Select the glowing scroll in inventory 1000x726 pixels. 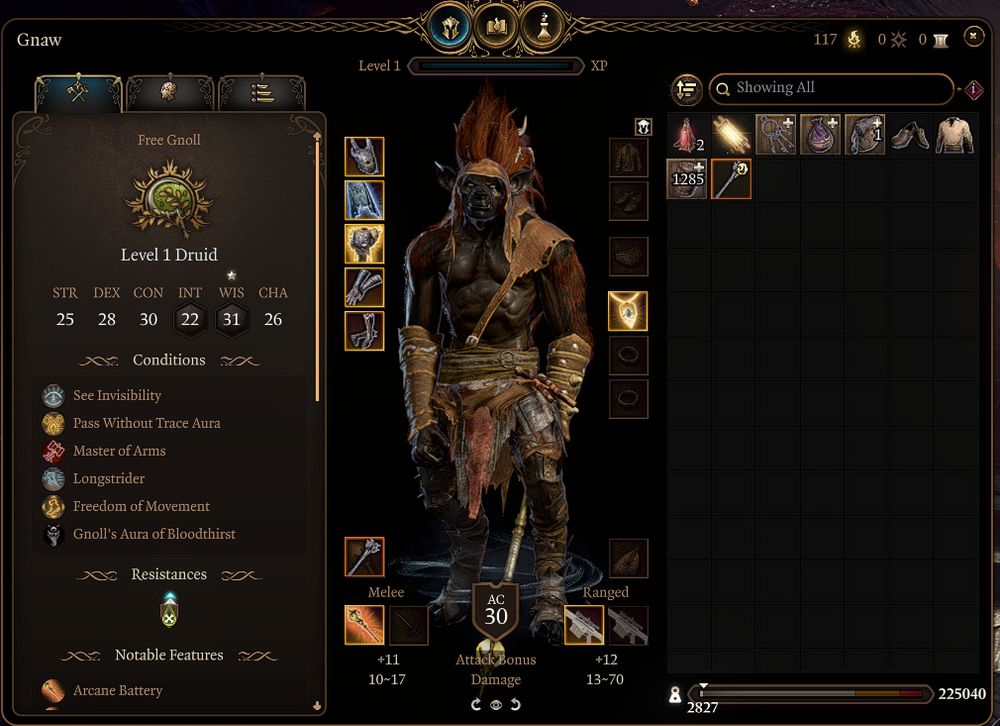[x=731, y=134]
